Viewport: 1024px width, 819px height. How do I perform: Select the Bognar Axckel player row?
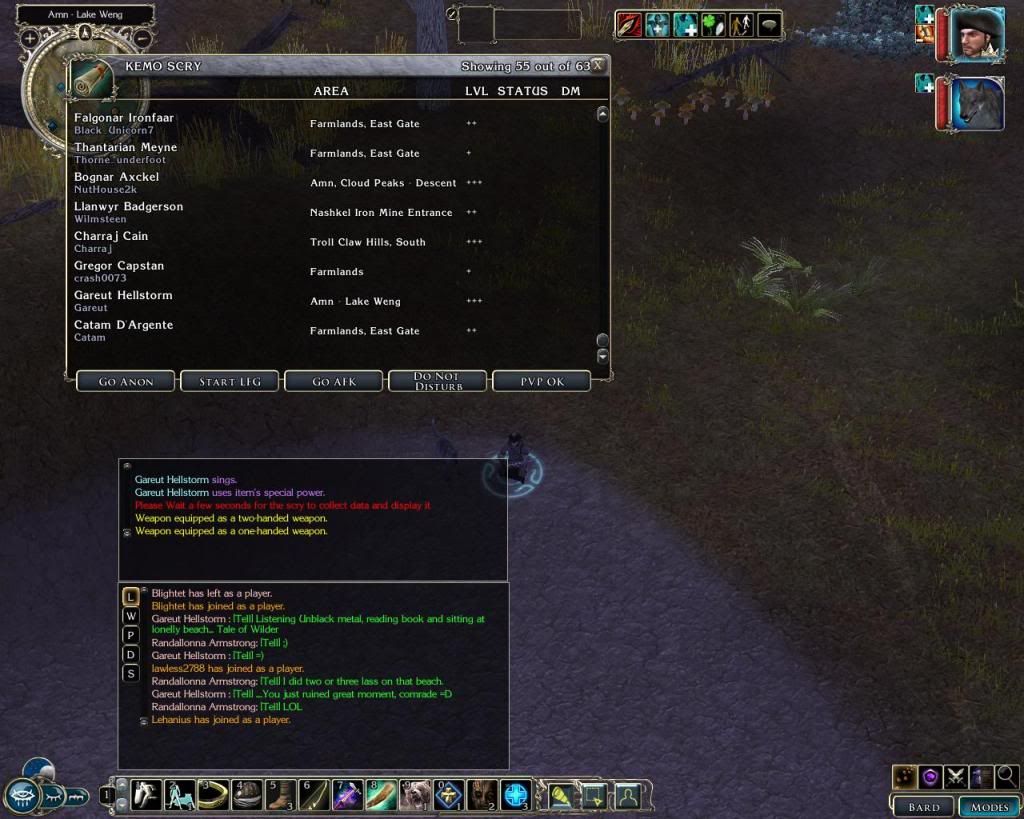(x=116, y=177)
